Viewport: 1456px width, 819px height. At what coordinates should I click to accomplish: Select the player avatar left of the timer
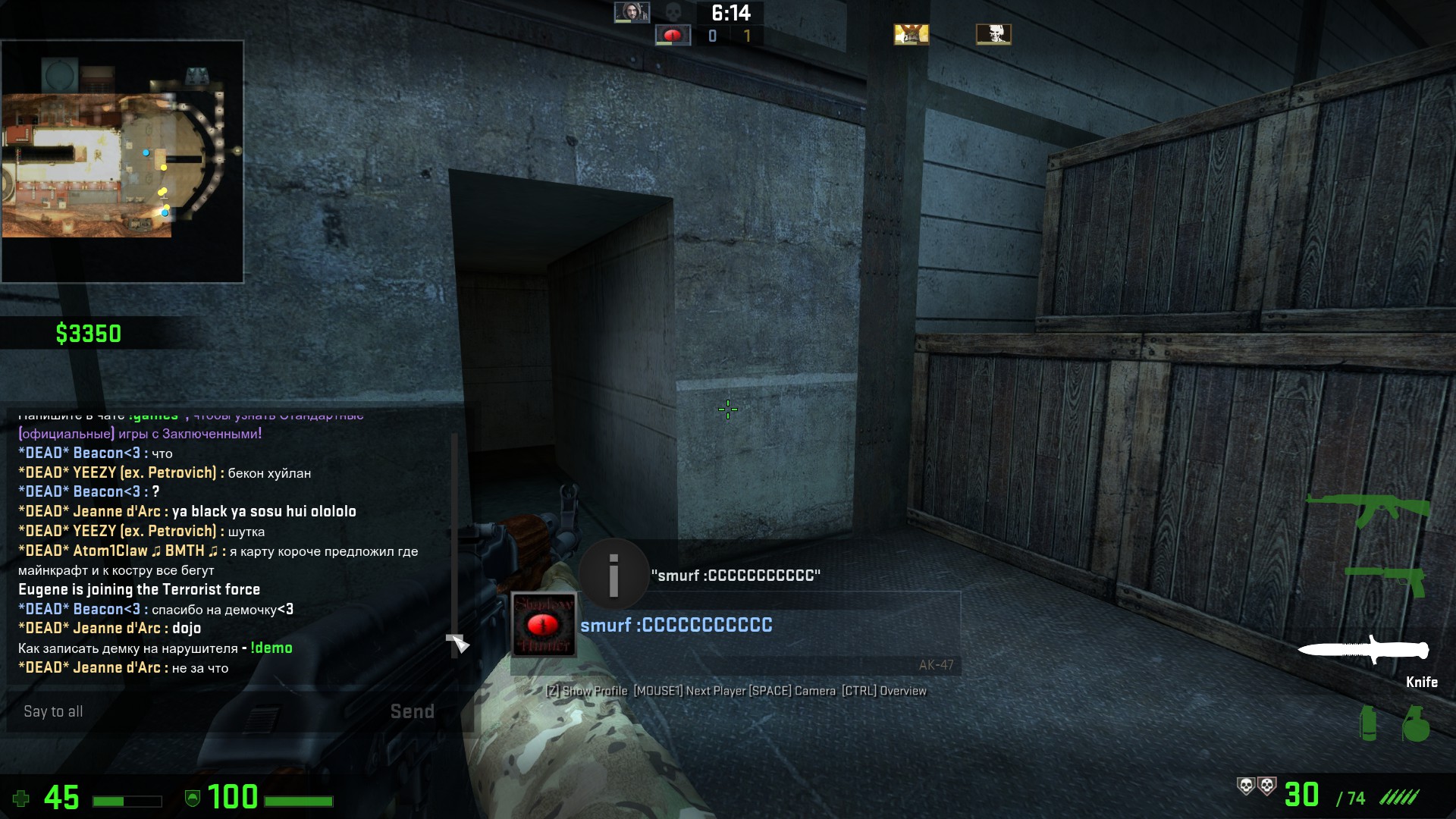click(632, 12)
